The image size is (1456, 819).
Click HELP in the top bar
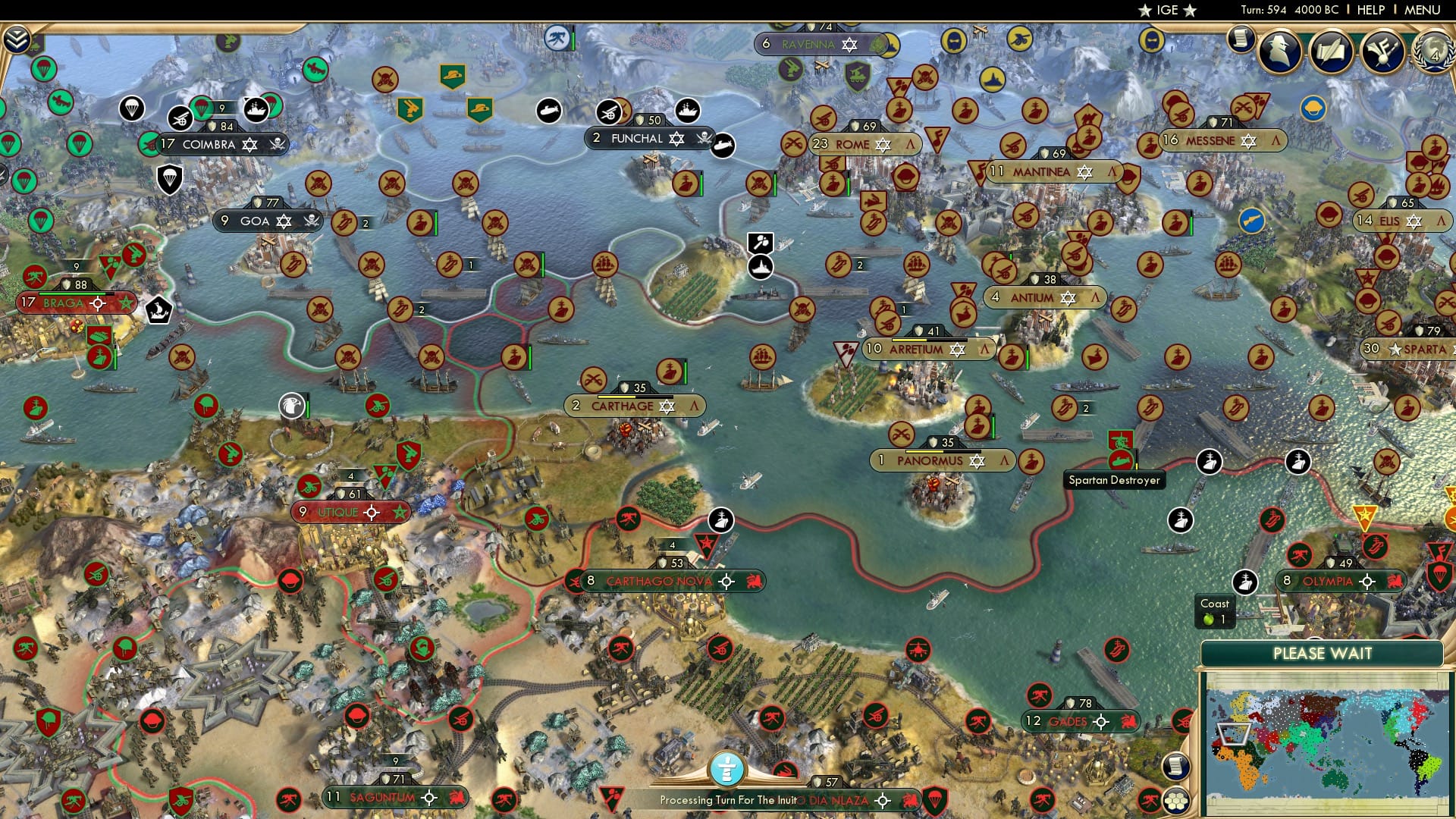(1370, 10)
